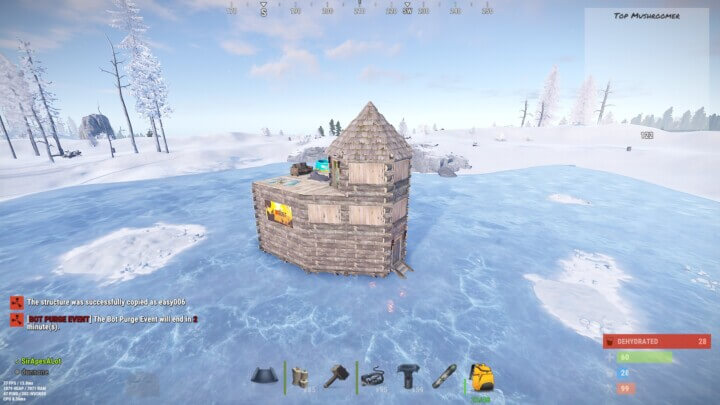Open the yellow backpack slot
The image size is (720, 405).
(481, 377)
